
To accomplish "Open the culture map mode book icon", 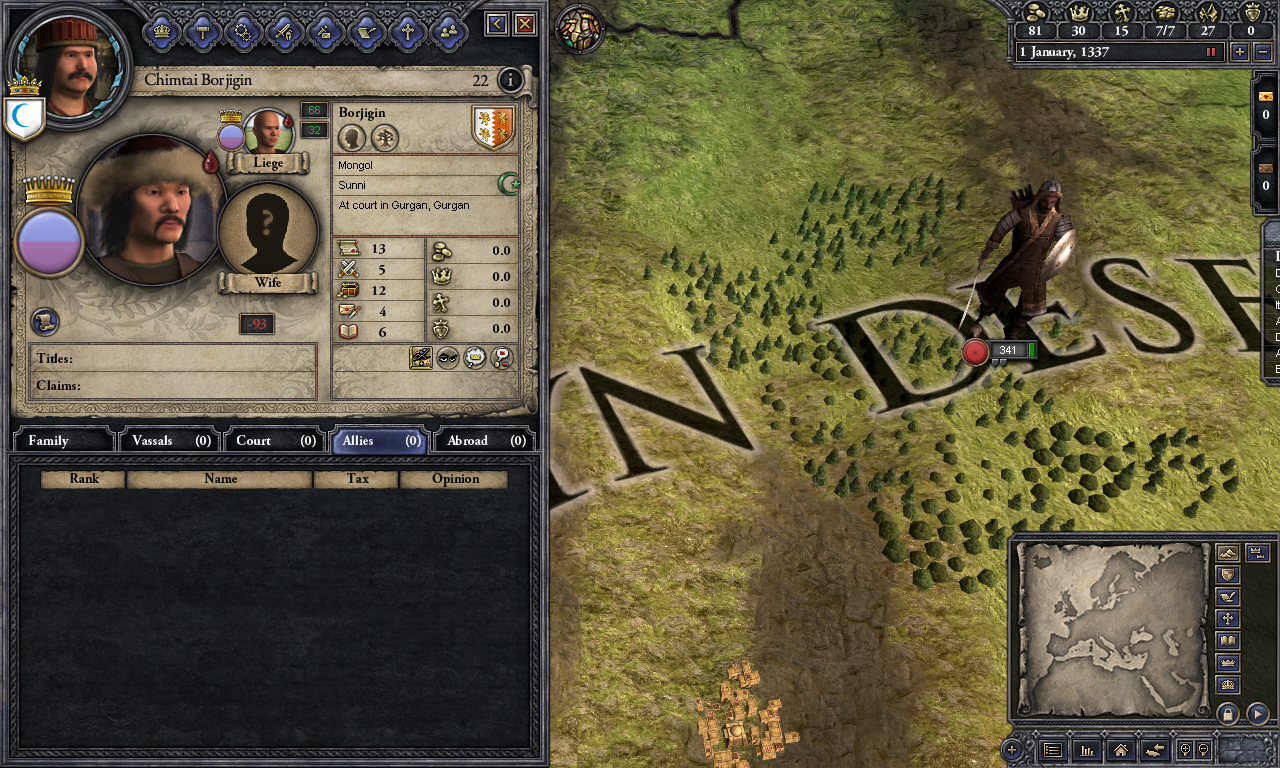I will [1227, 641].
